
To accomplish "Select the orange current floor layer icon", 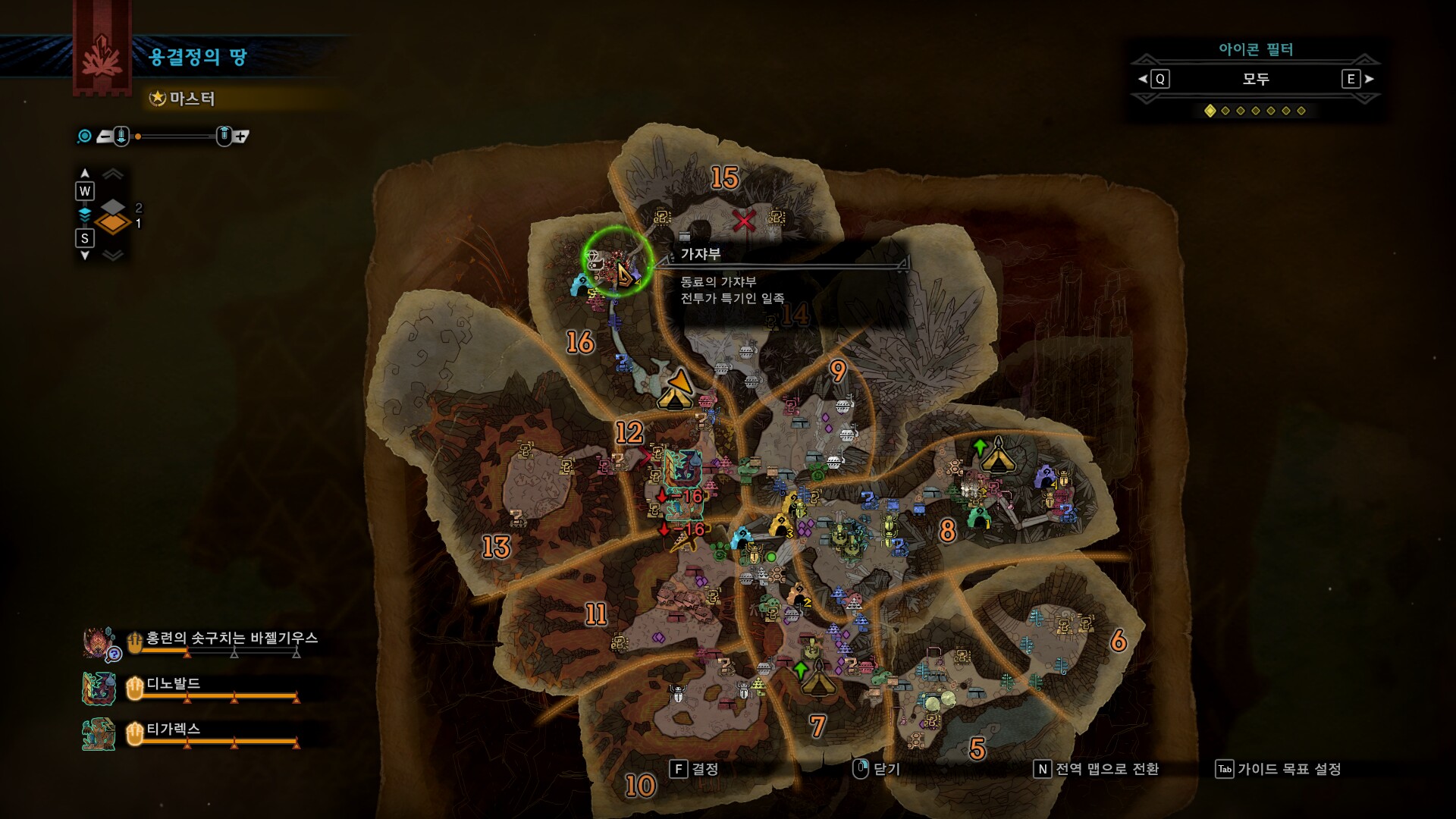I will [x=113, y=224].
